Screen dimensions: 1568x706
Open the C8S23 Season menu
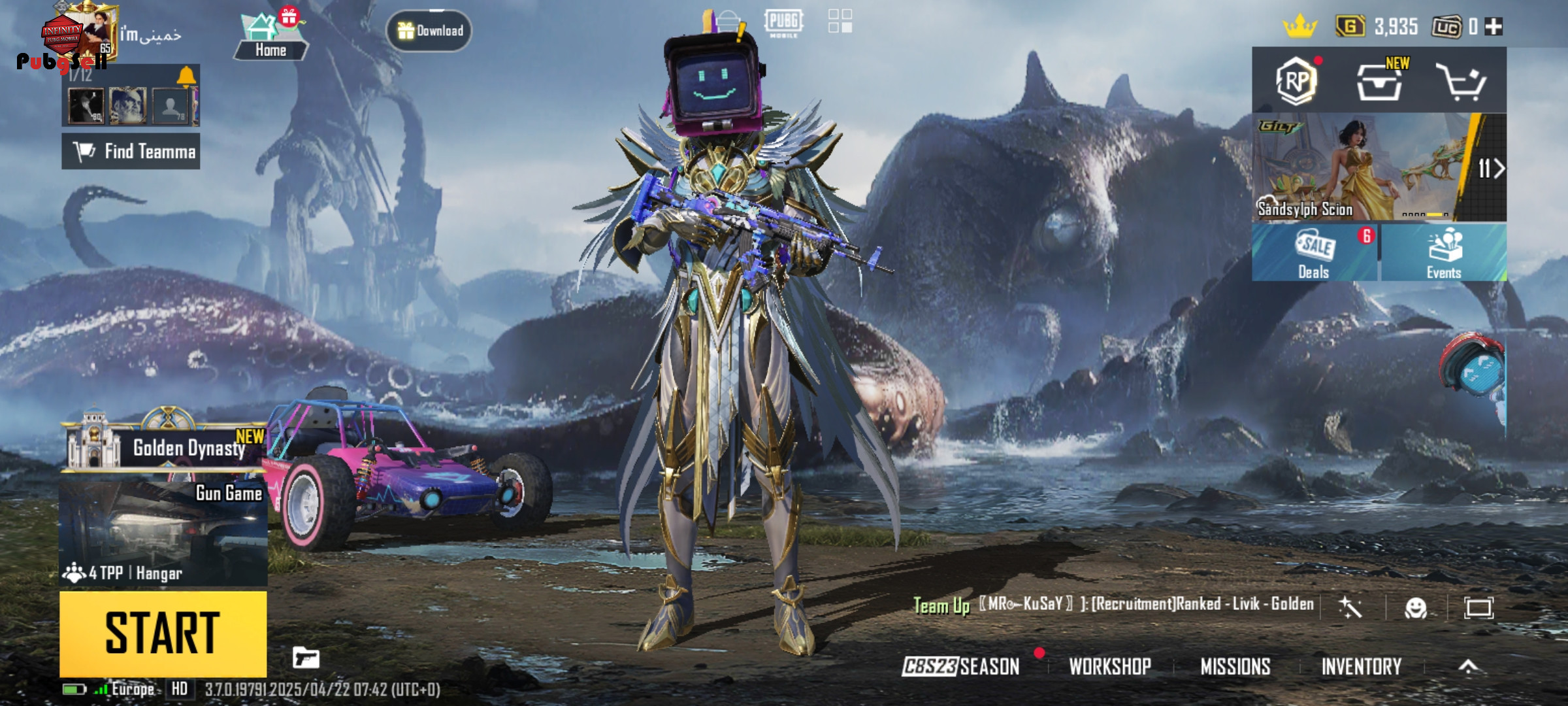coord(960,666)
